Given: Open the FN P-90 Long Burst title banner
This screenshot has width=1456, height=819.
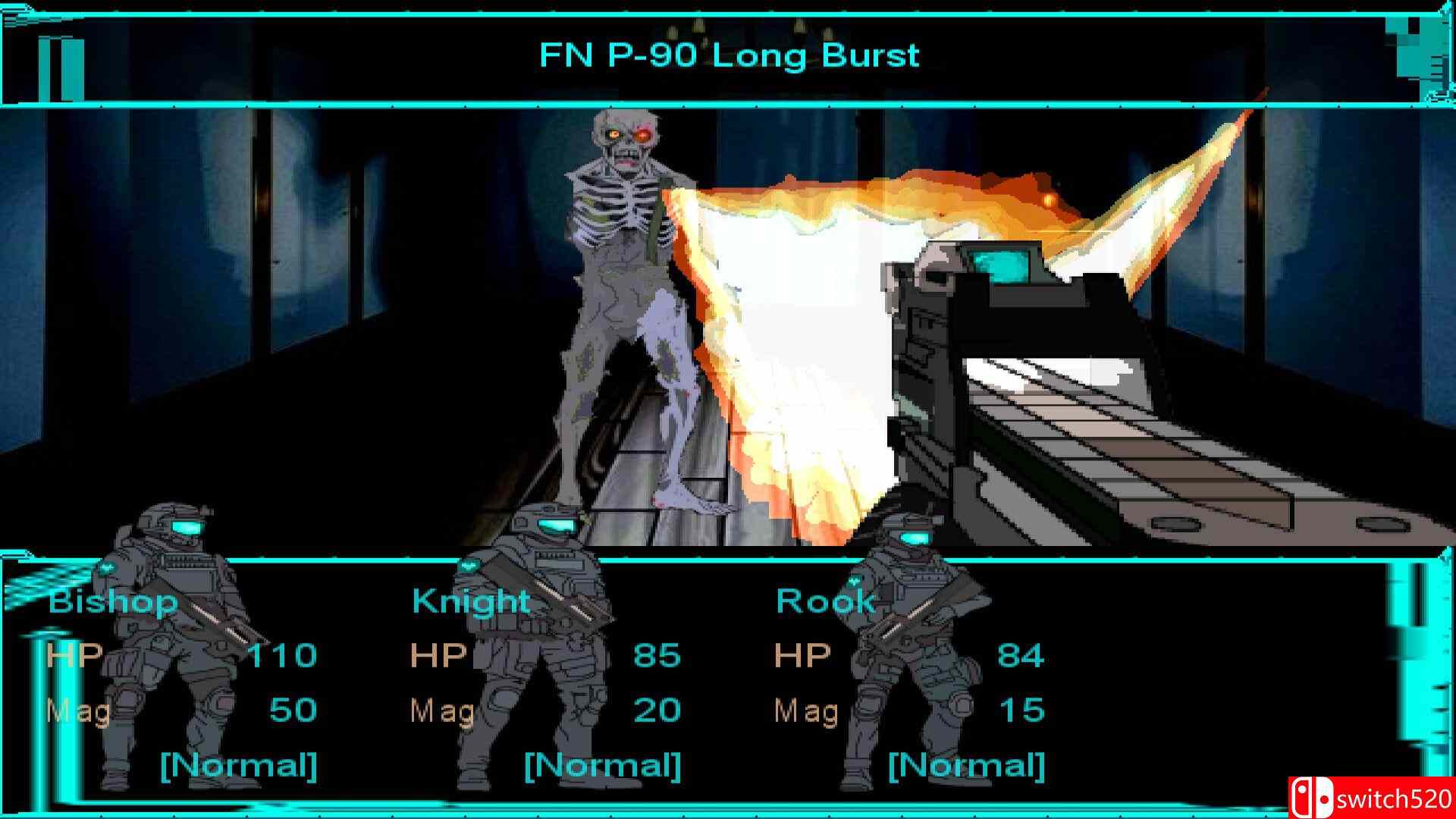Looking at the screenshot, I should pos(728,55).
